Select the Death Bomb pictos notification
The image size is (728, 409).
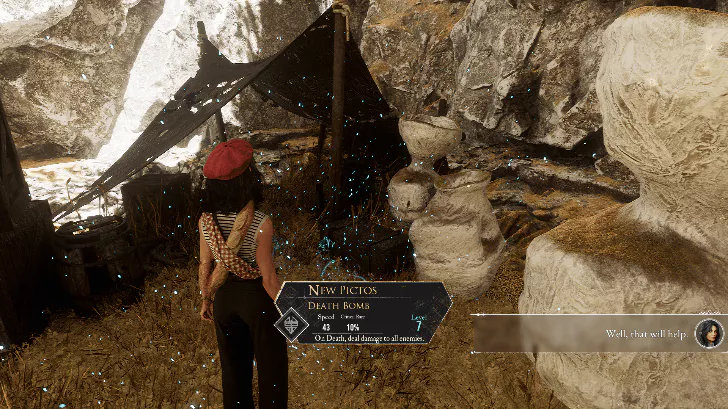point(365,312)
